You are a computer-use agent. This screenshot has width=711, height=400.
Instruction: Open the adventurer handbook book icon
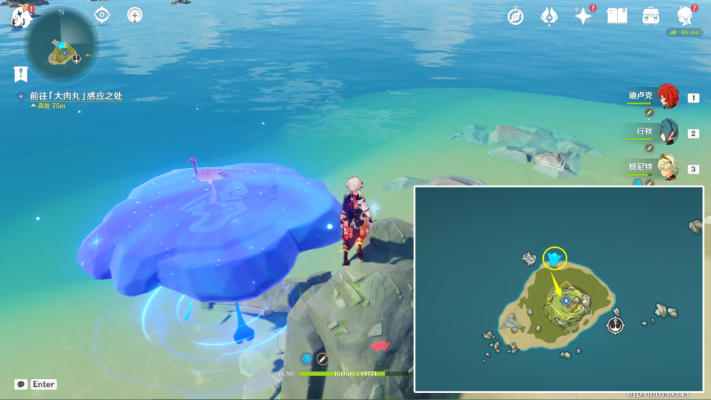[x=617, y=16]
